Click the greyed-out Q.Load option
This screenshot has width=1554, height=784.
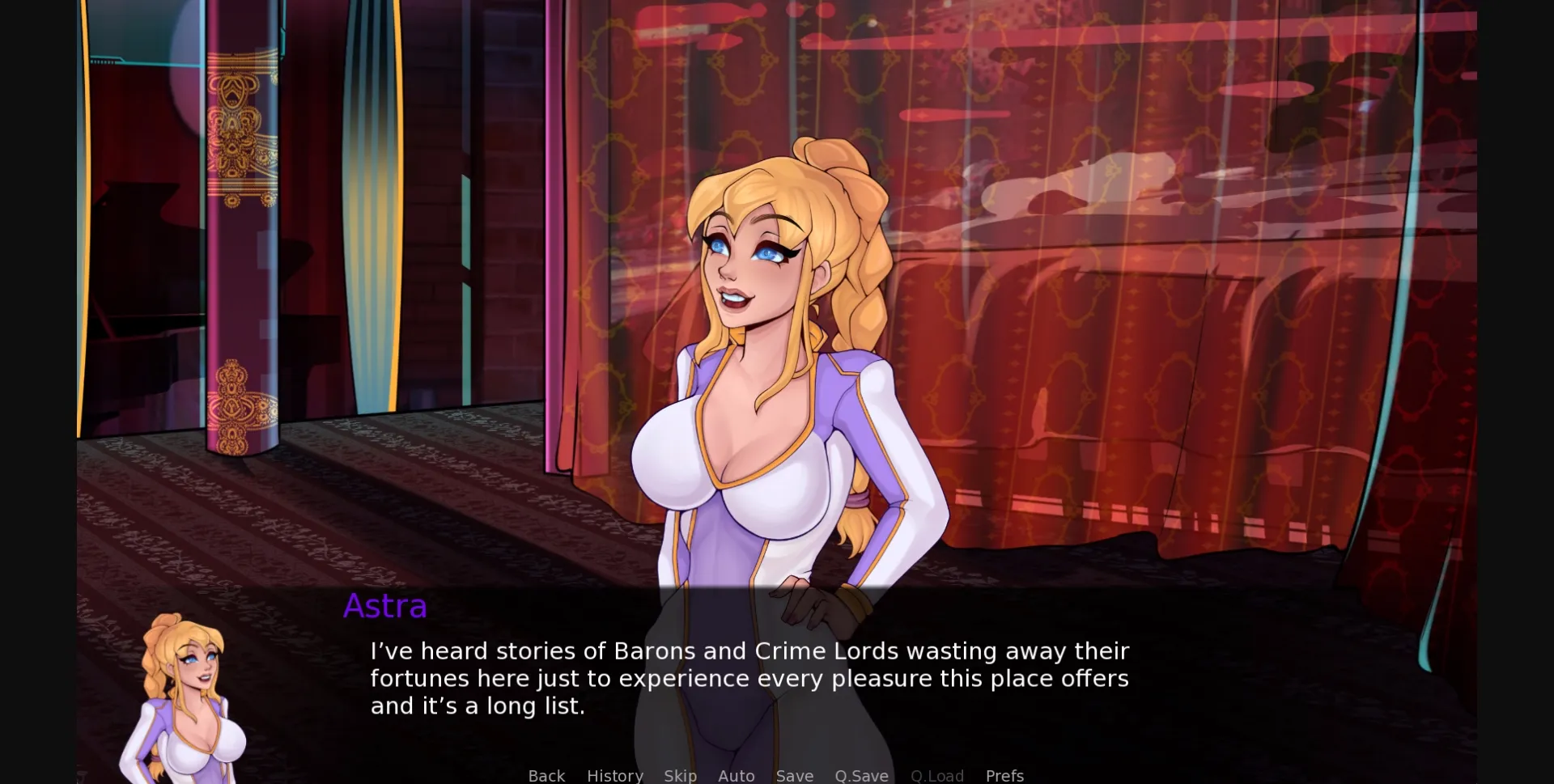pyautogui.click(x=936, y=775)
